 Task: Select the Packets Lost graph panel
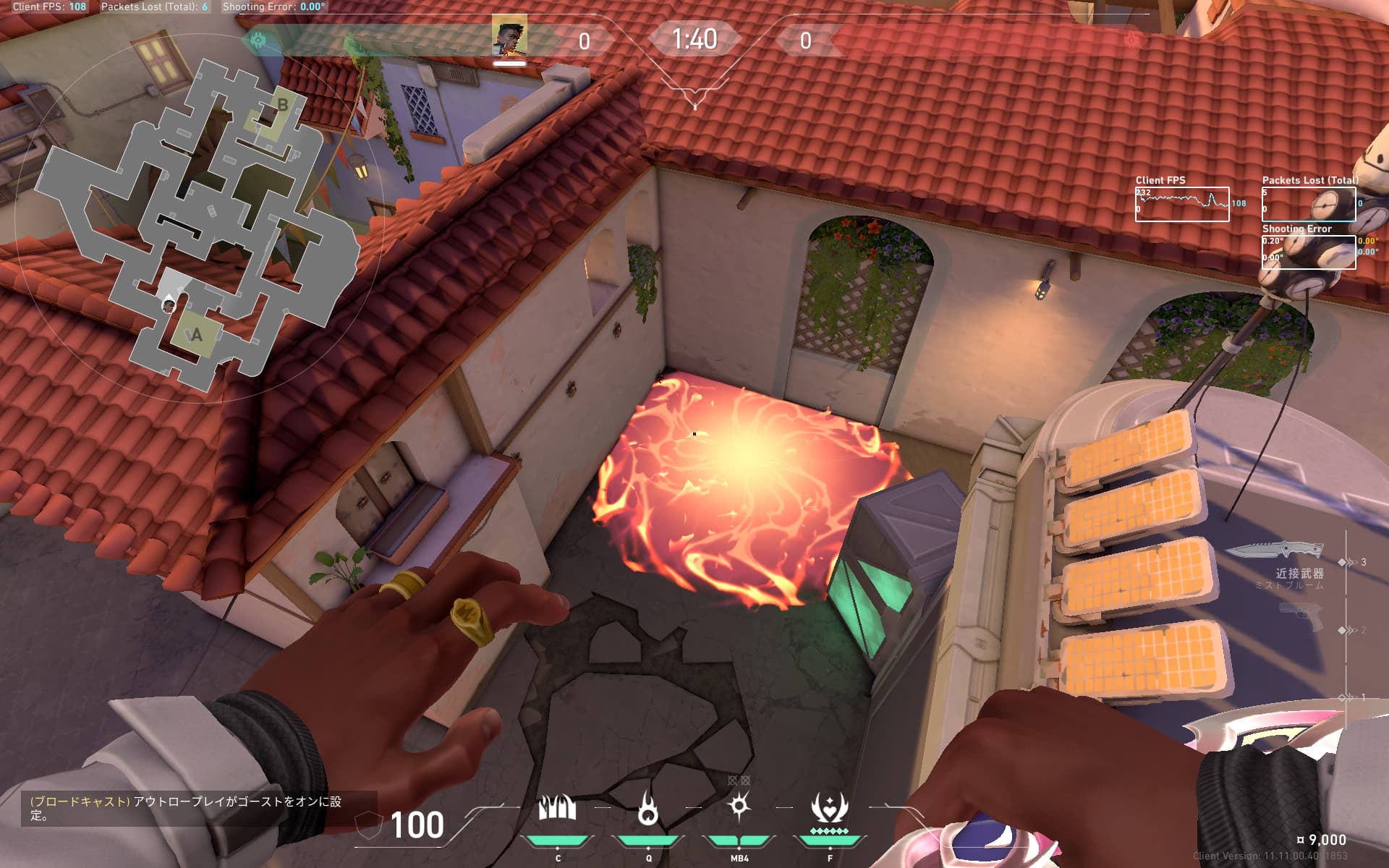click(x=1308, y=205)
